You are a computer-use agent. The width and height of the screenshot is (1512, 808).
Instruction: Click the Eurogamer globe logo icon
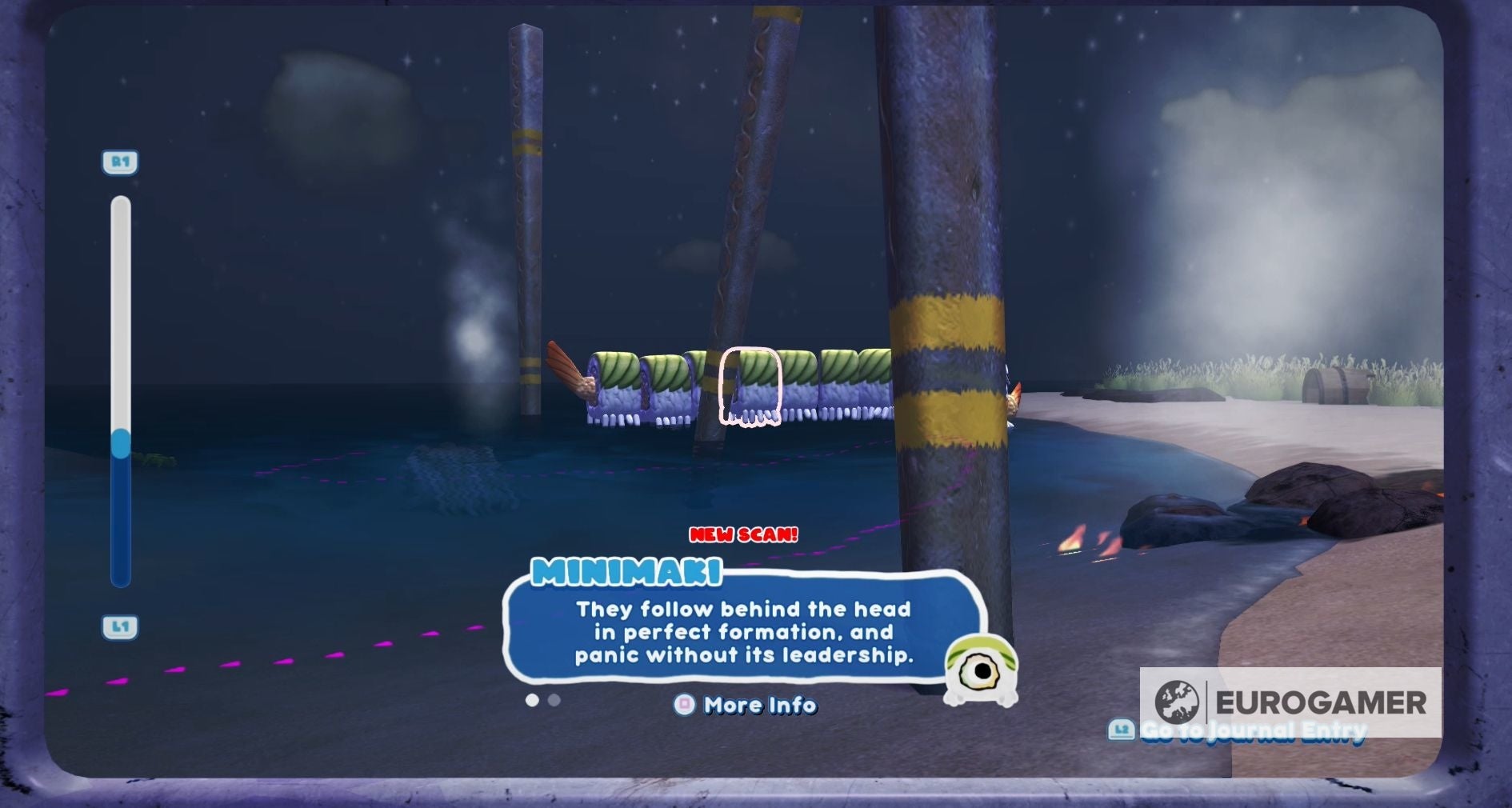tap(1176, 702)
